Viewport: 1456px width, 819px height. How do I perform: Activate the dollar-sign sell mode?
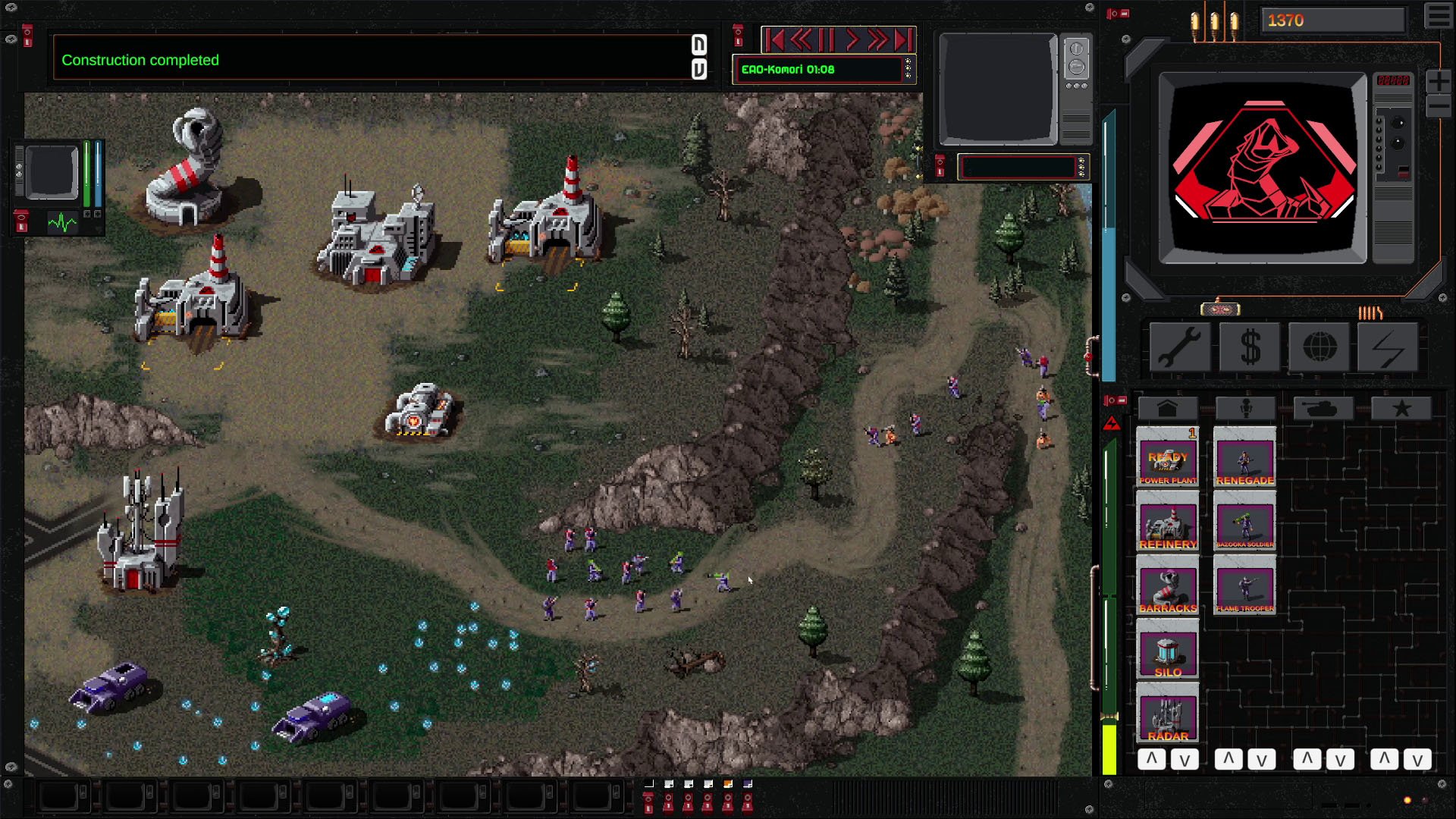click(x=1250, y=348)
